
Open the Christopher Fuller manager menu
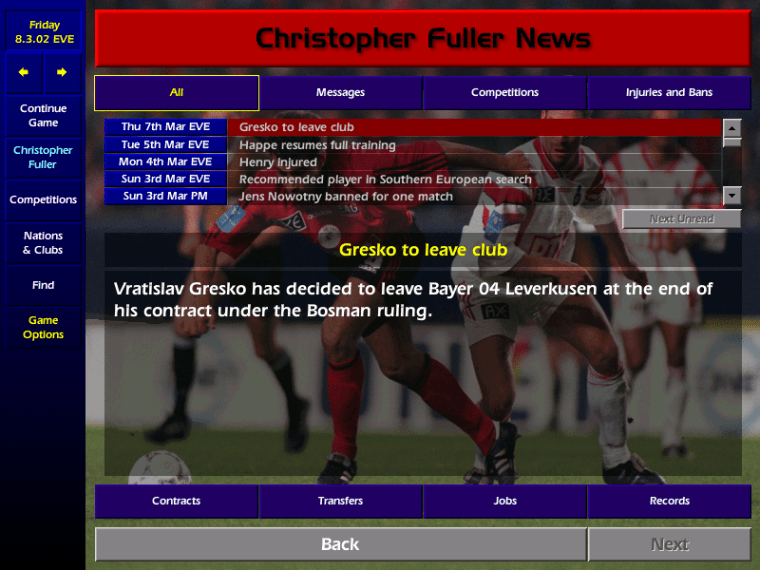tap(43, 157)
